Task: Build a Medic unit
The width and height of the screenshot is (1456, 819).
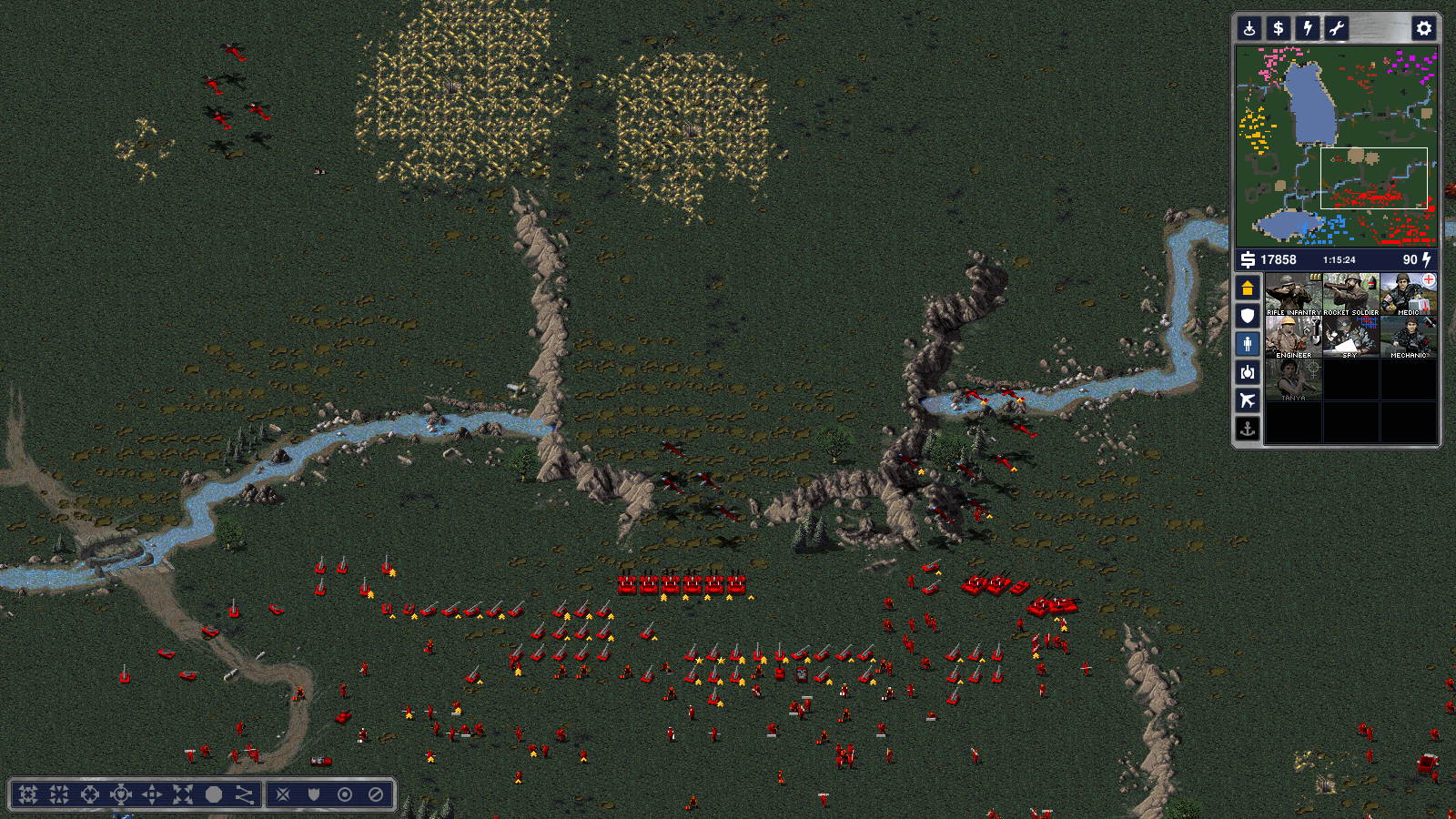Action: [1408, 294]
